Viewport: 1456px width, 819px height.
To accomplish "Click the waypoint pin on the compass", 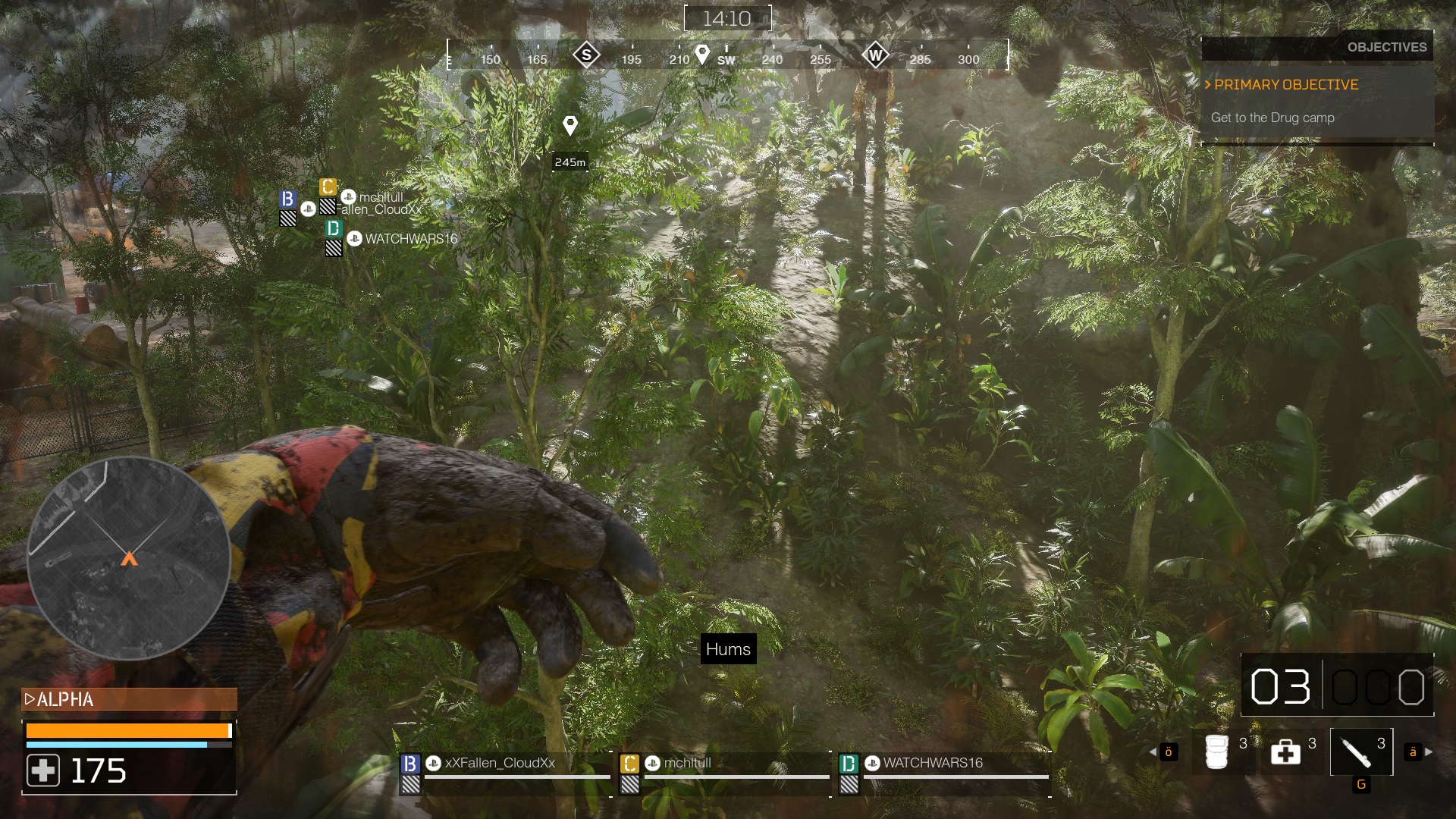I will (702, 54).
